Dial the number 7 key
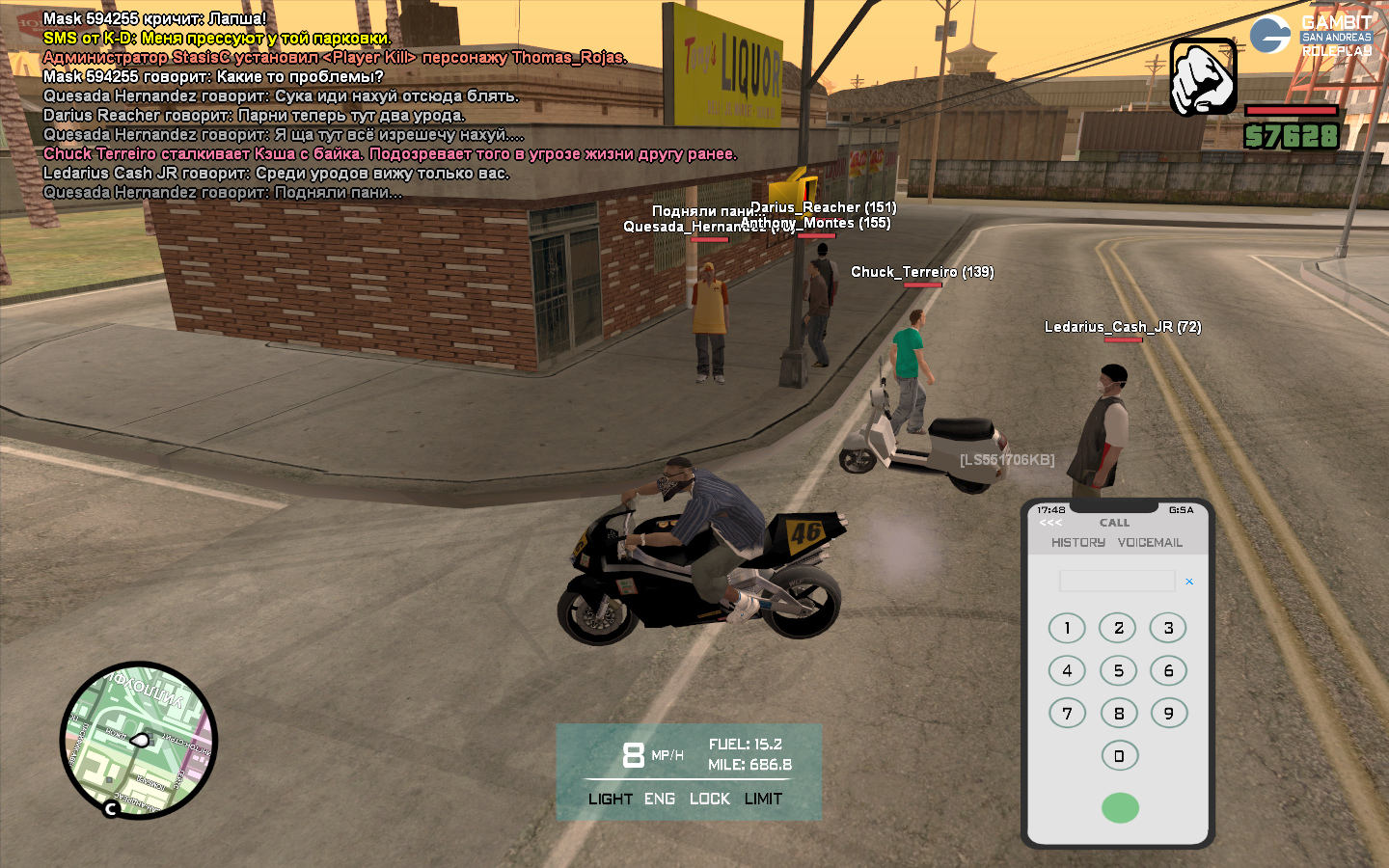 [x=1067, y=713]
